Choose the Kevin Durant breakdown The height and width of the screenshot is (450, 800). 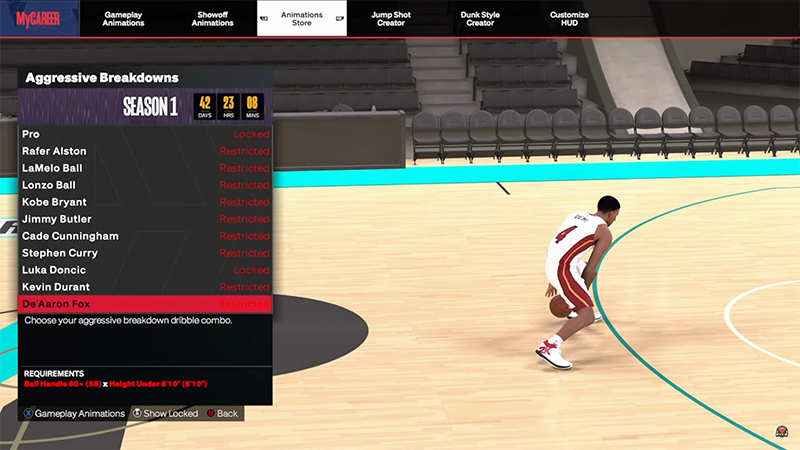pyautogui.click(x=145, y=287)
